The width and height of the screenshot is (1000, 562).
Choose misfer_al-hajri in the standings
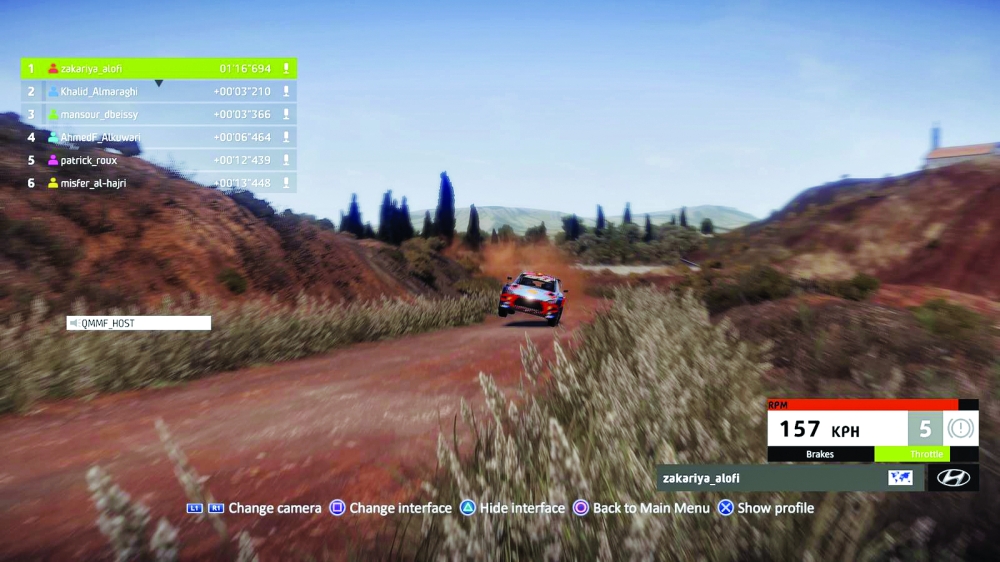click(x=160, y=183)
